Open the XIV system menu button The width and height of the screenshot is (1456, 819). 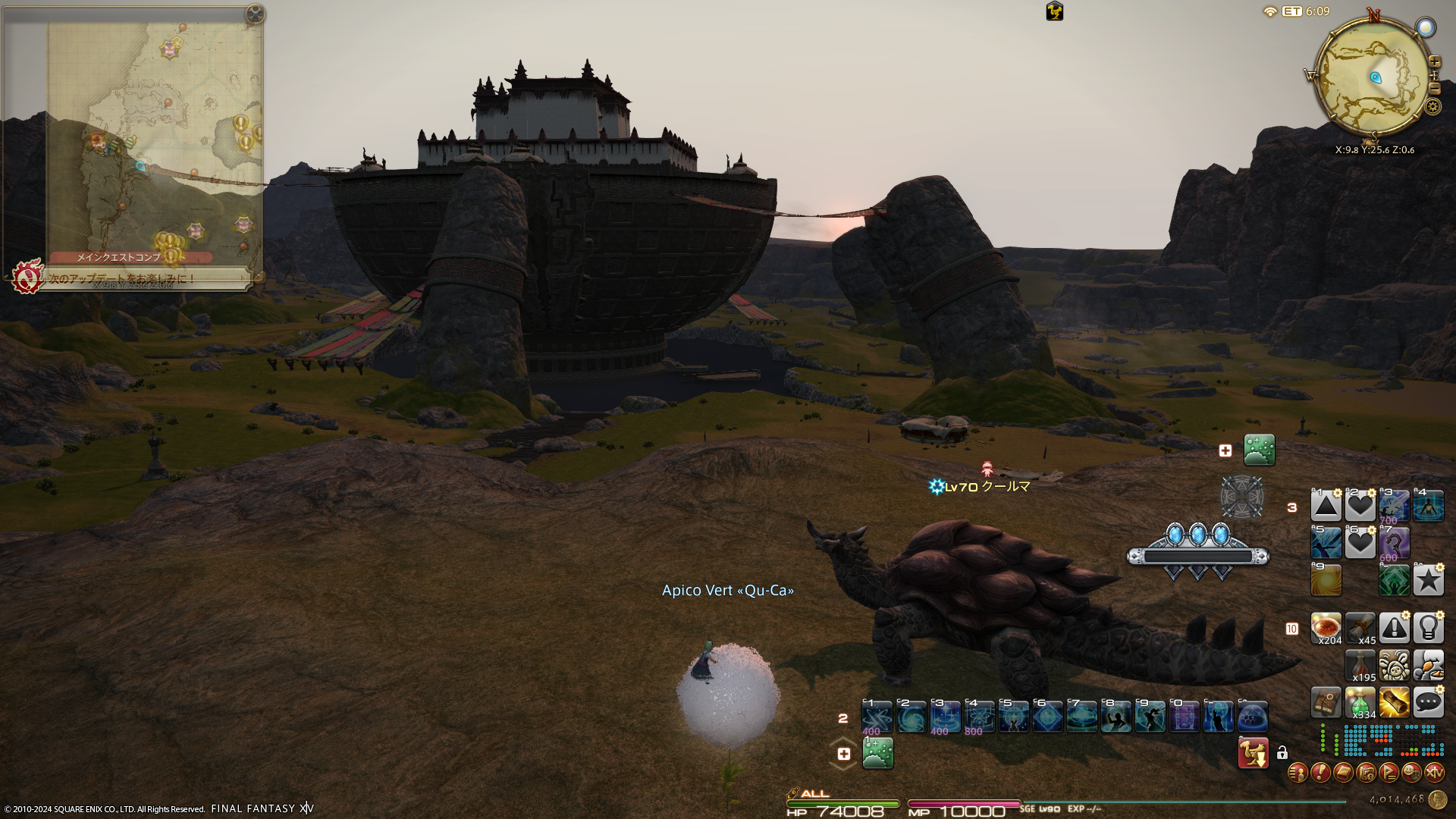click(1434, 773)
